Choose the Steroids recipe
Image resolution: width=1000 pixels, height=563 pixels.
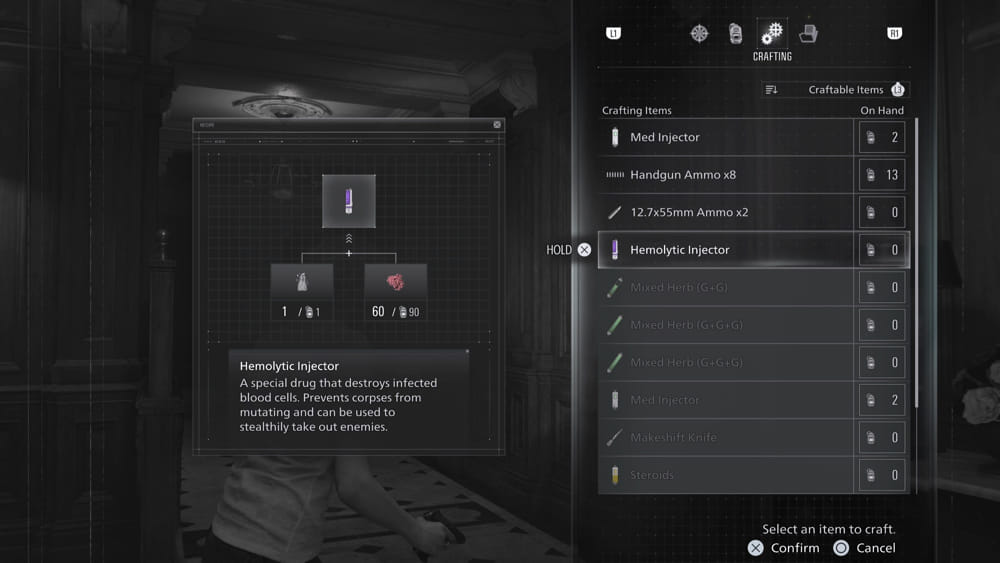726,475
